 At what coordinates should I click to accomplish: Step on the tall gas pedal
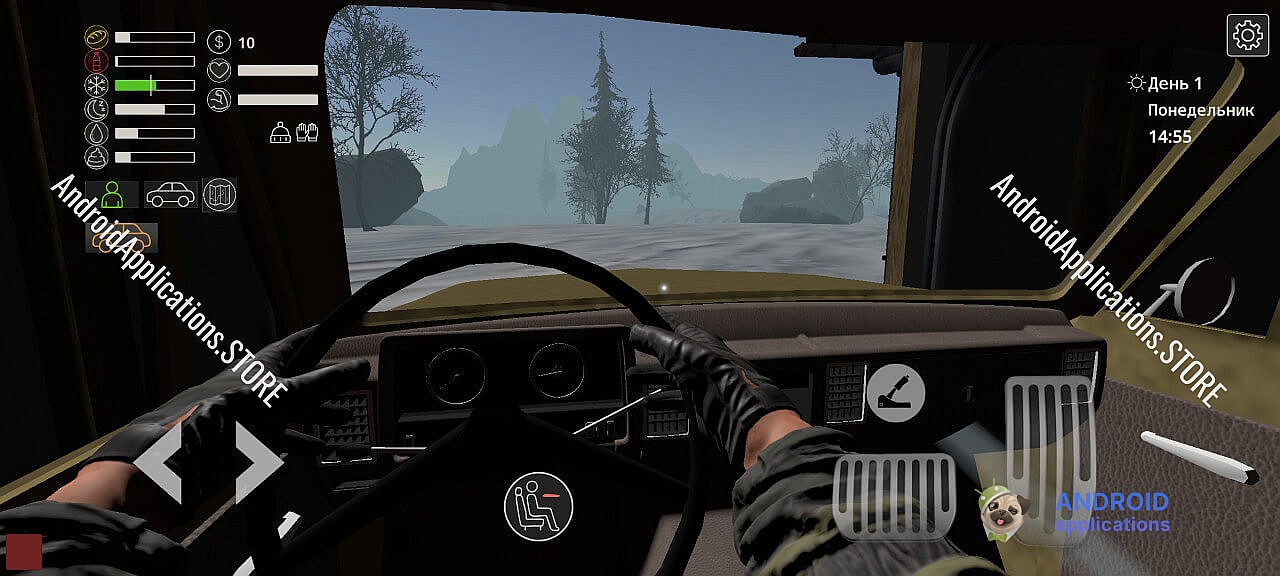pos(1048,445)
